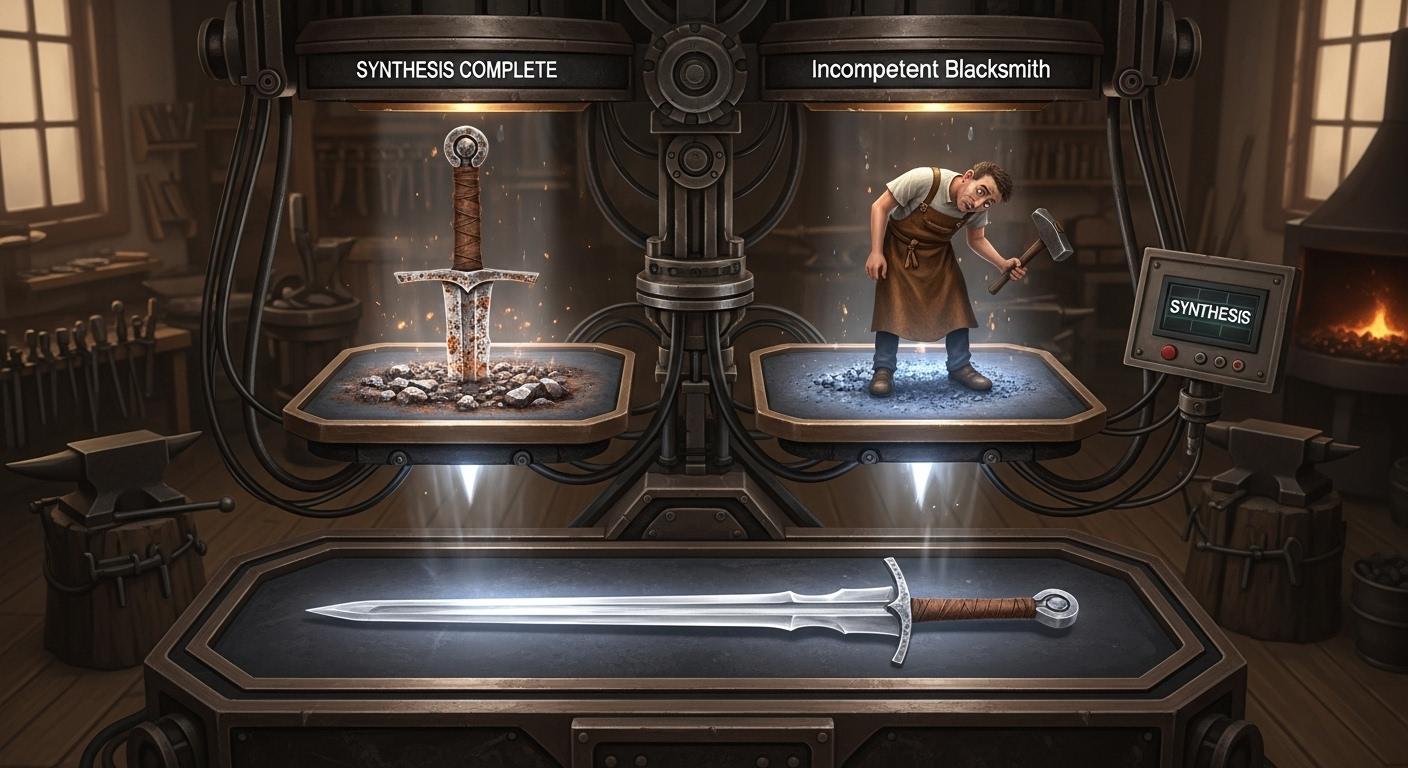
Task: Click the SYNTHESIS screen on the control panel
Action: tap(1210, 313)
